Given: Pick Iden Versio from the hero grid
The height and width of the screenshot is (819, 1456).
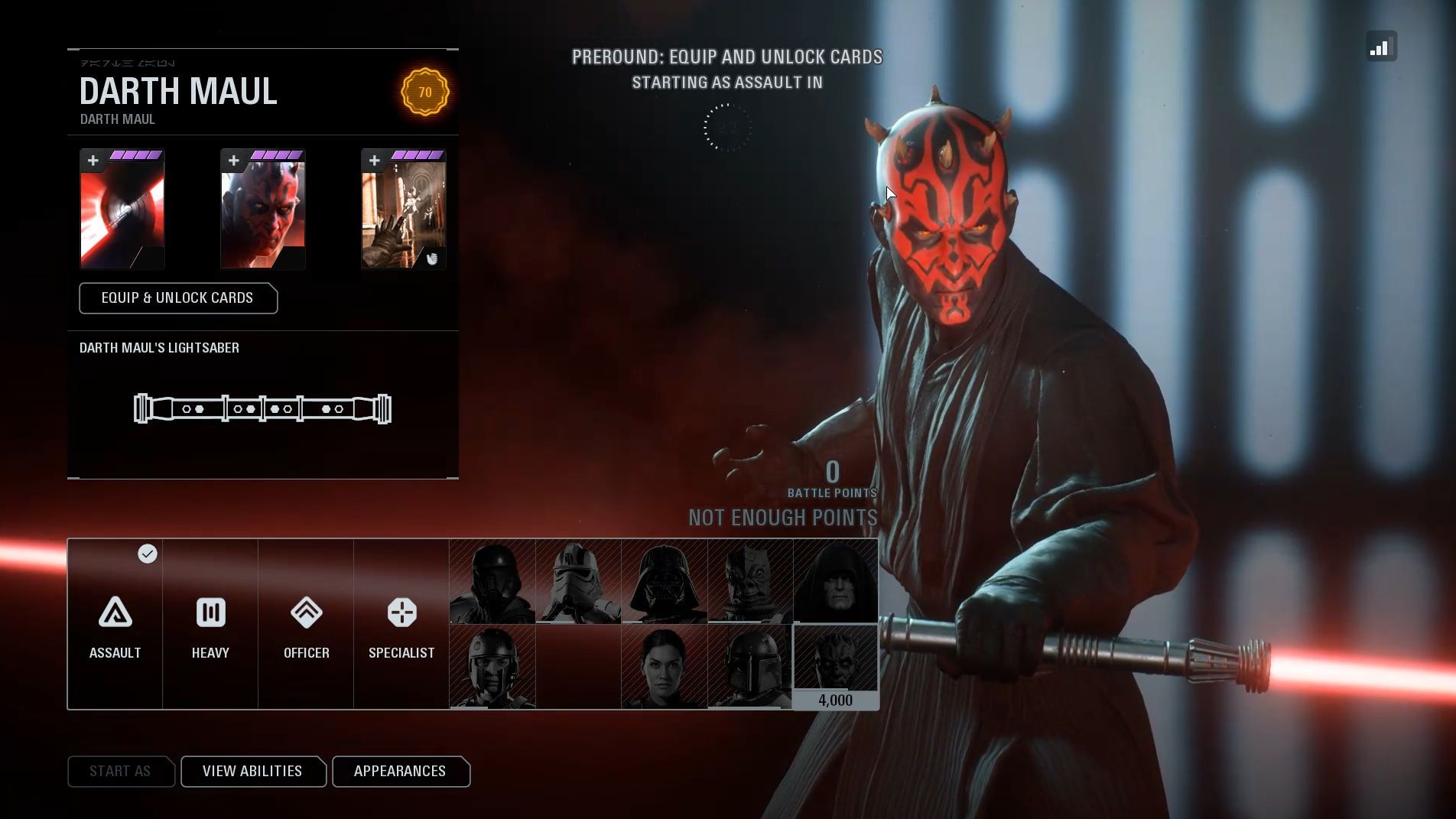Looking at the screenshot, I should 665,667.
